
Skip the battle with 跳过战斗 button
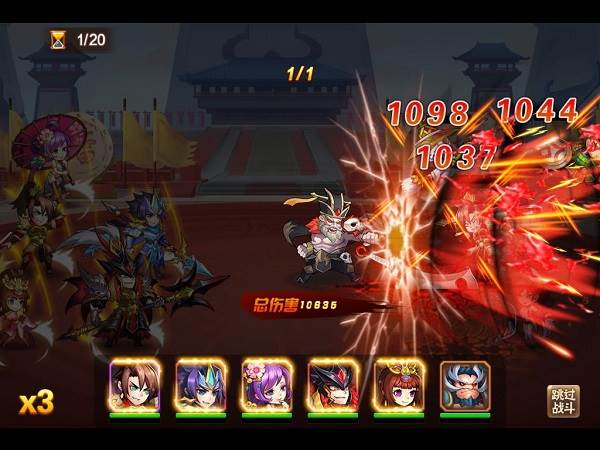[563, 401]
